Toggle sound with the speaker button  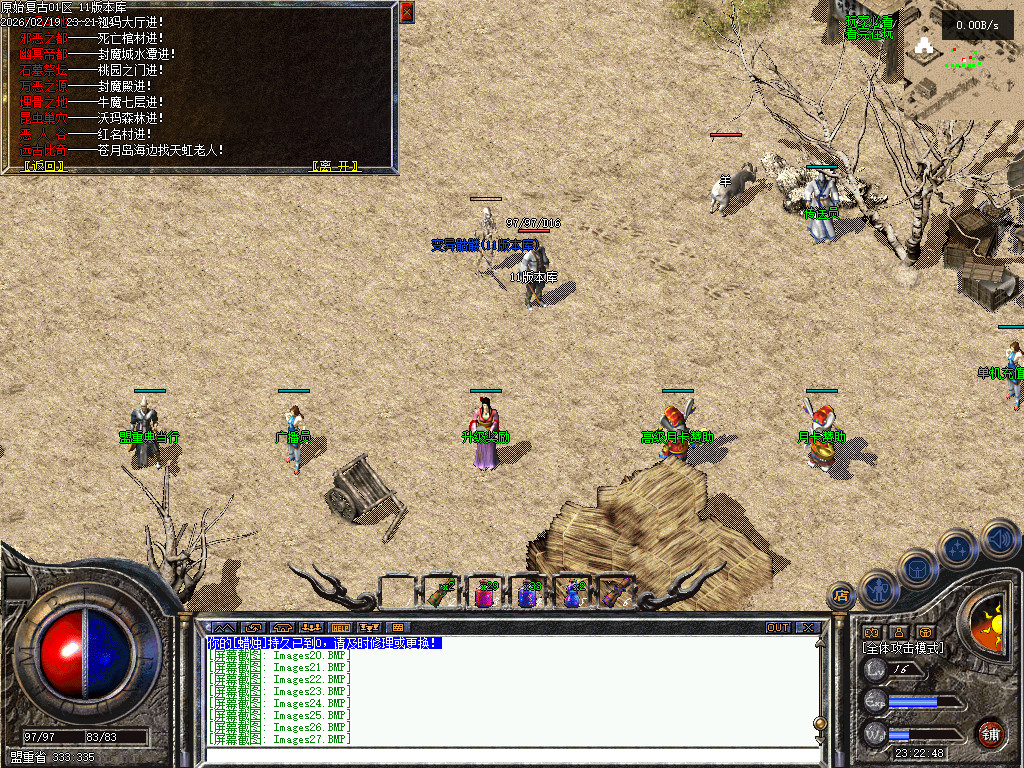(997, 538)
